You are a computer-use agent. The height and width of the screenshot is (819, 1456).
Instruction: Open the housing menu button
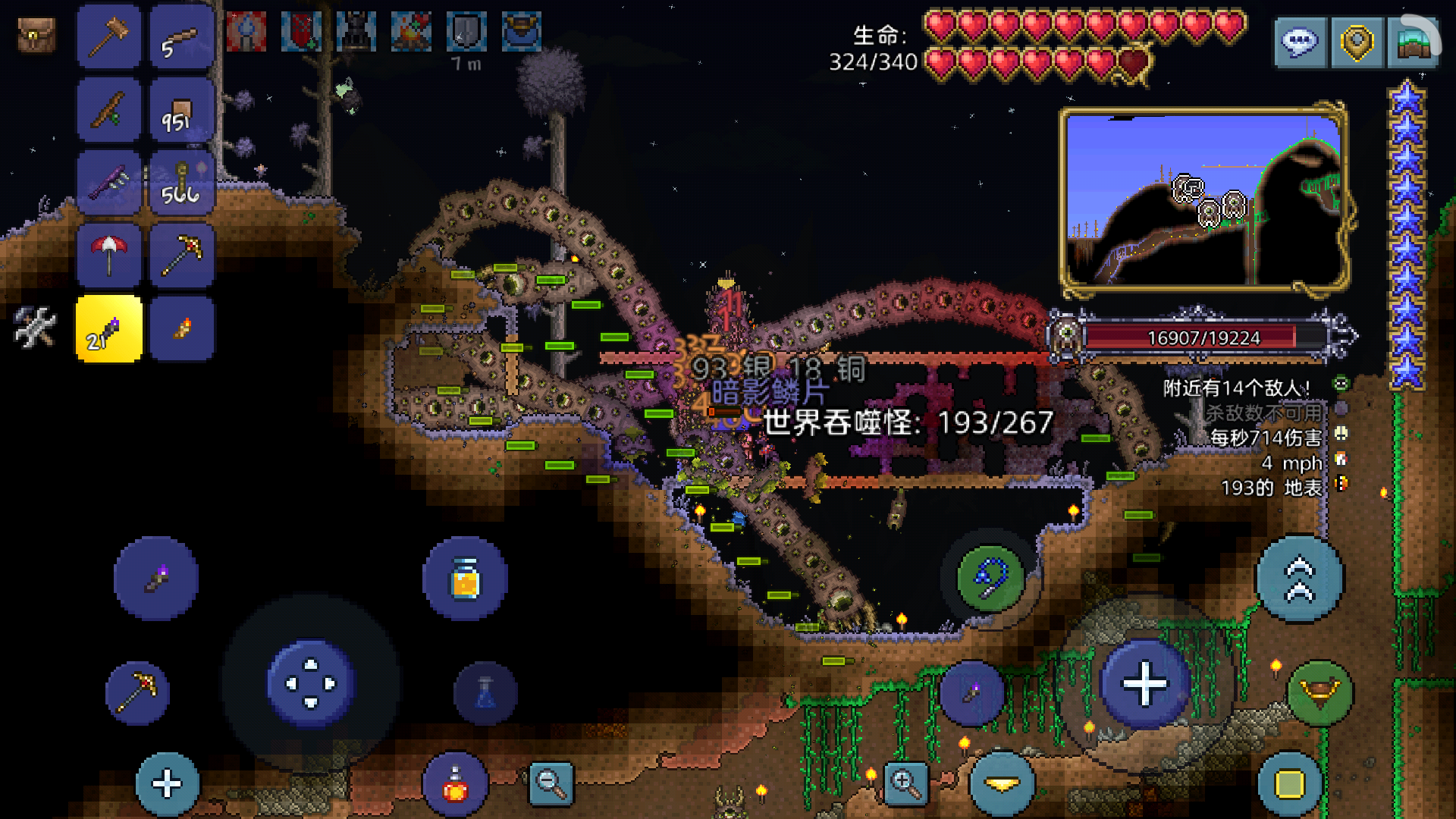coord(1414,42)
